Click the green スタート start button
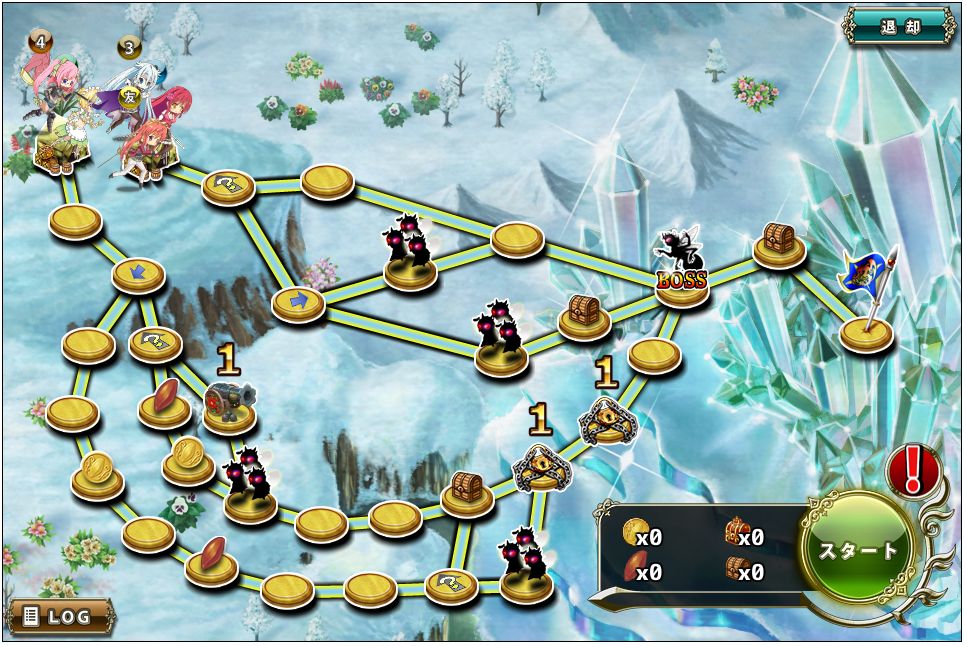The height and width of the screenshot is (646, 966). point(858,551)
